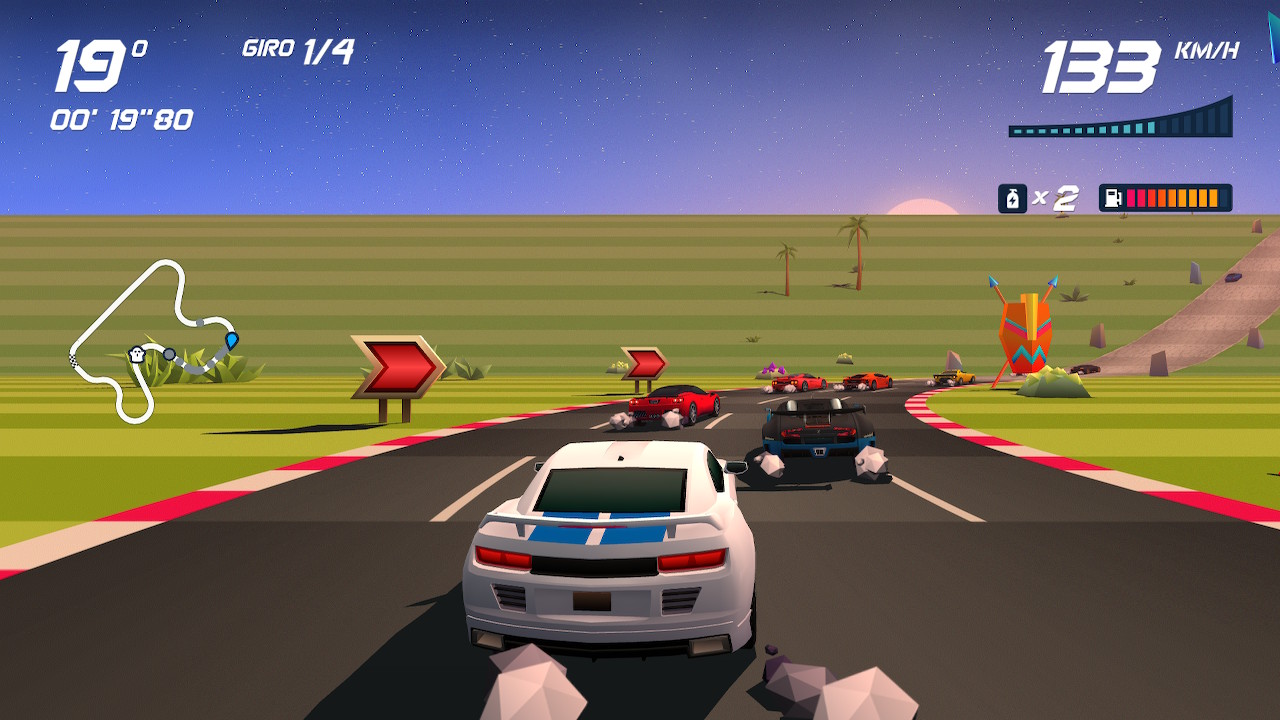The image size is (1280, 720).
Task: Select the blue player marker on minimap
Action: (232, 340)
